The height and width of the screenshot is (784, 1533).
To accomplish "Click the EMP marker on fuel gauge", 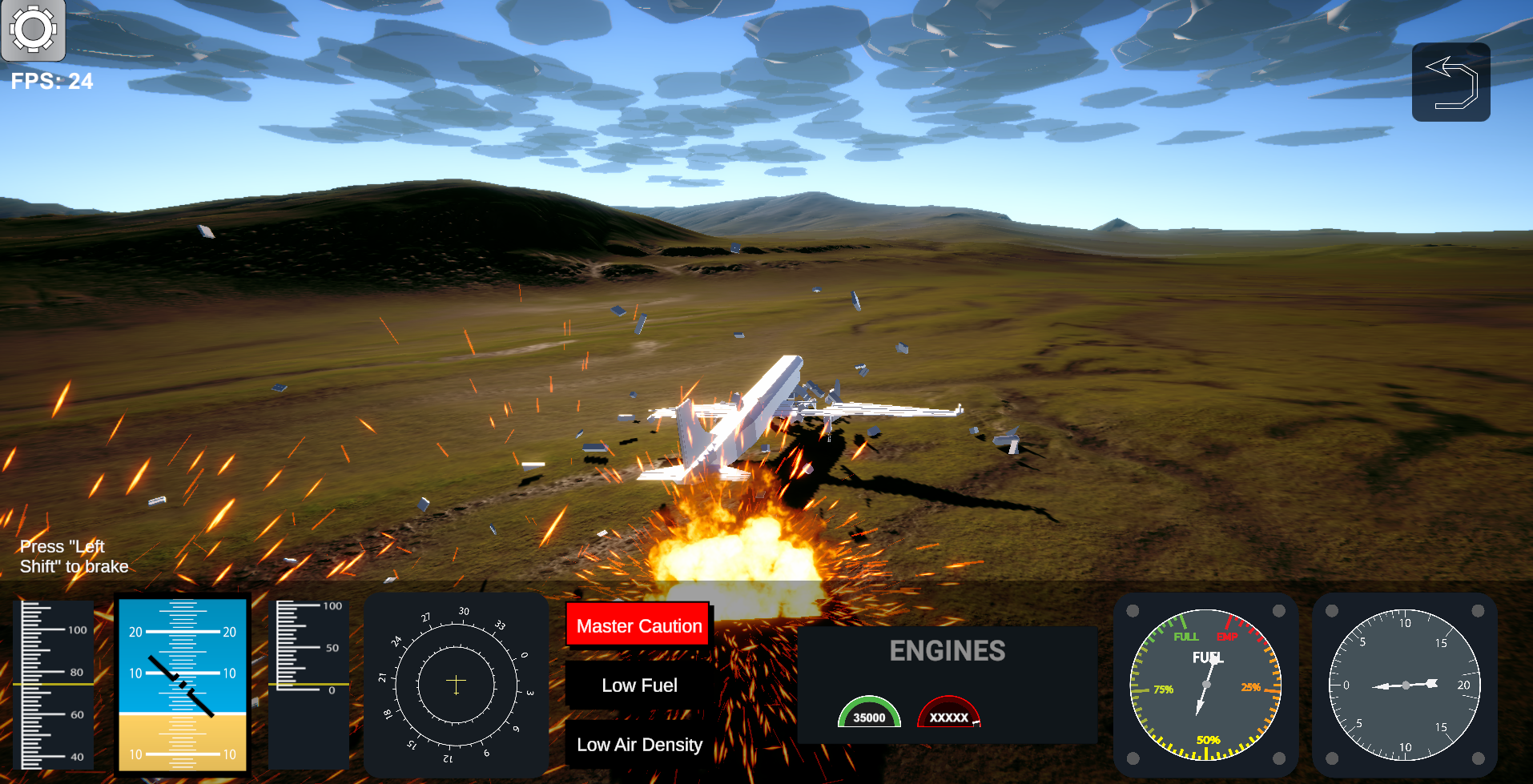I will 1227,638.
